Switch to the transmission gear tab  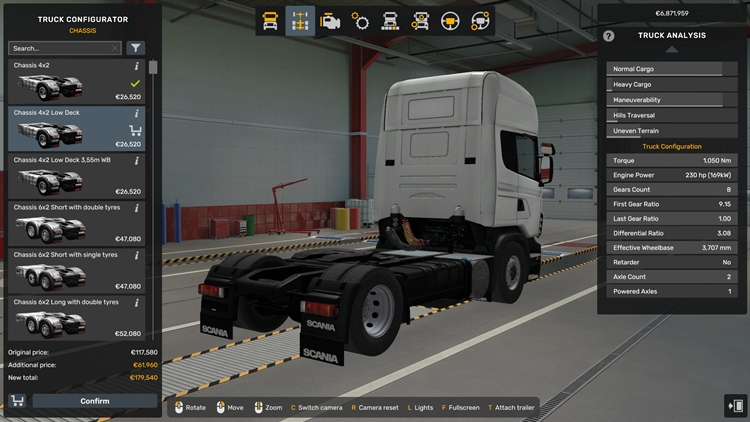point(361,21)
